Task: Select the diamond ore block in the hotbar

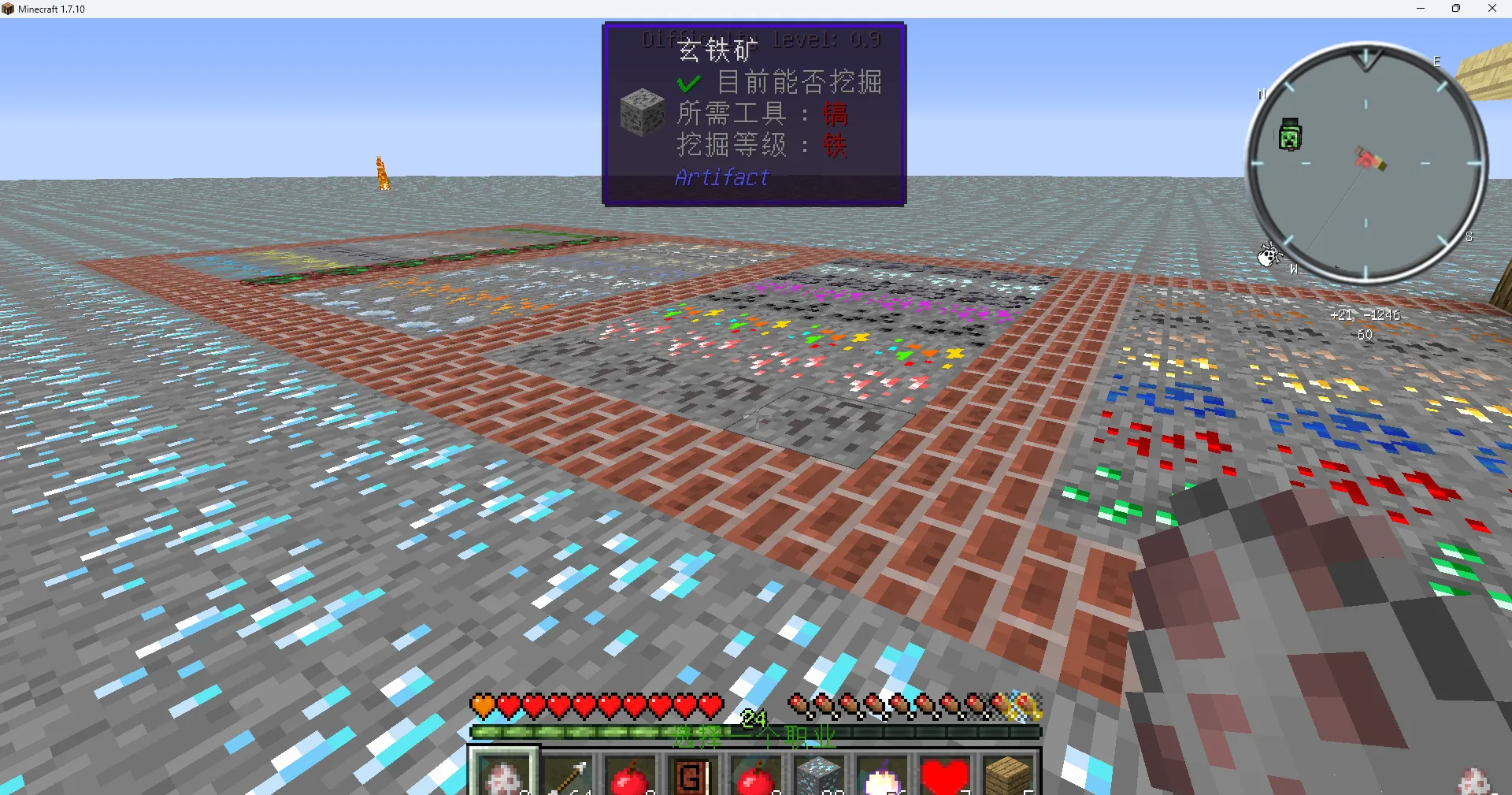Action: [819, 775]
